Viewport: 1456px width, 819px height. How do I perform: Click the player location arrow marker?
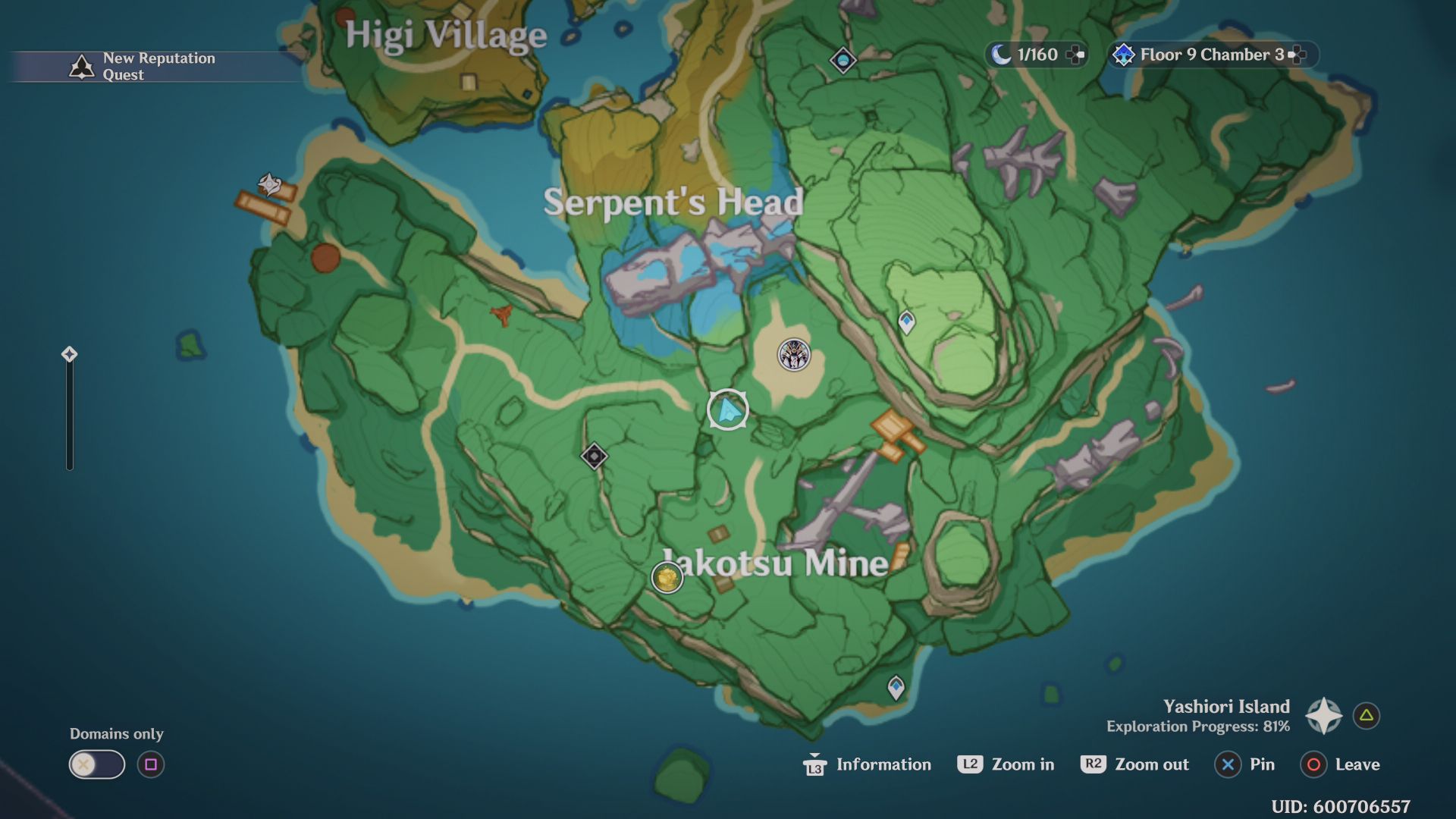[726, 409]
